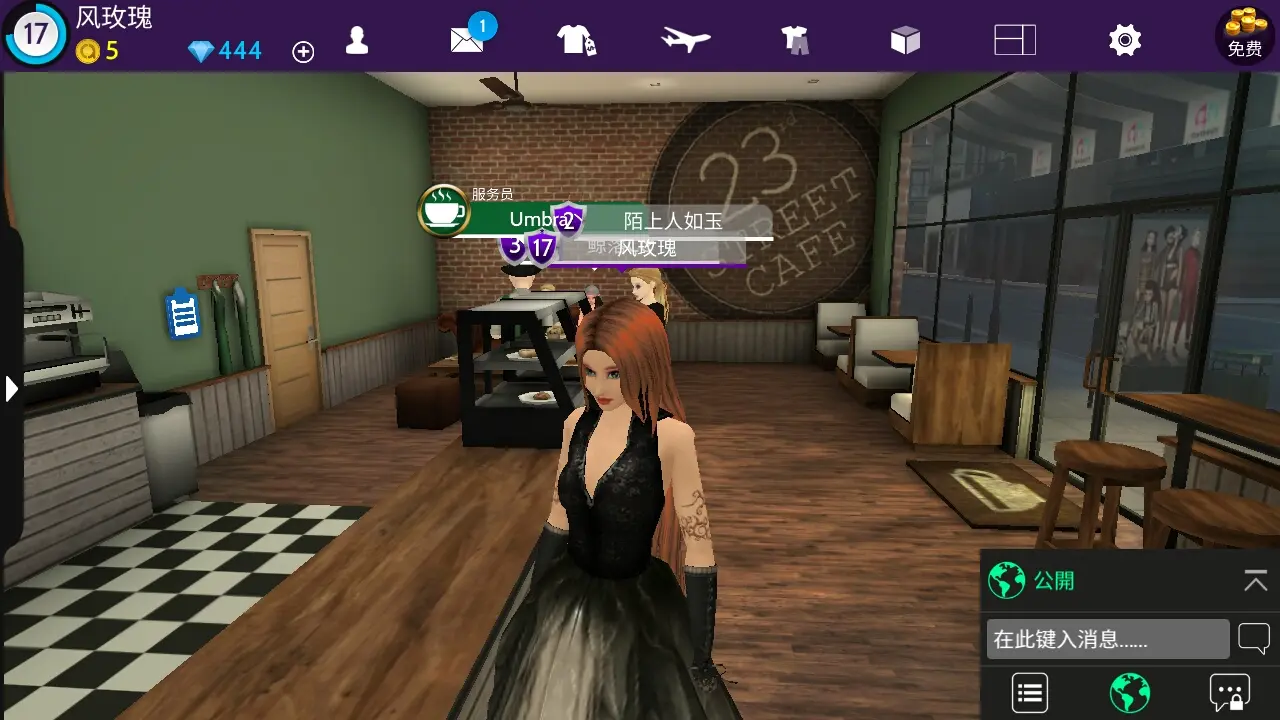Open the wardrobe outfit icon
1280x720 pixels.
(795, 40)
